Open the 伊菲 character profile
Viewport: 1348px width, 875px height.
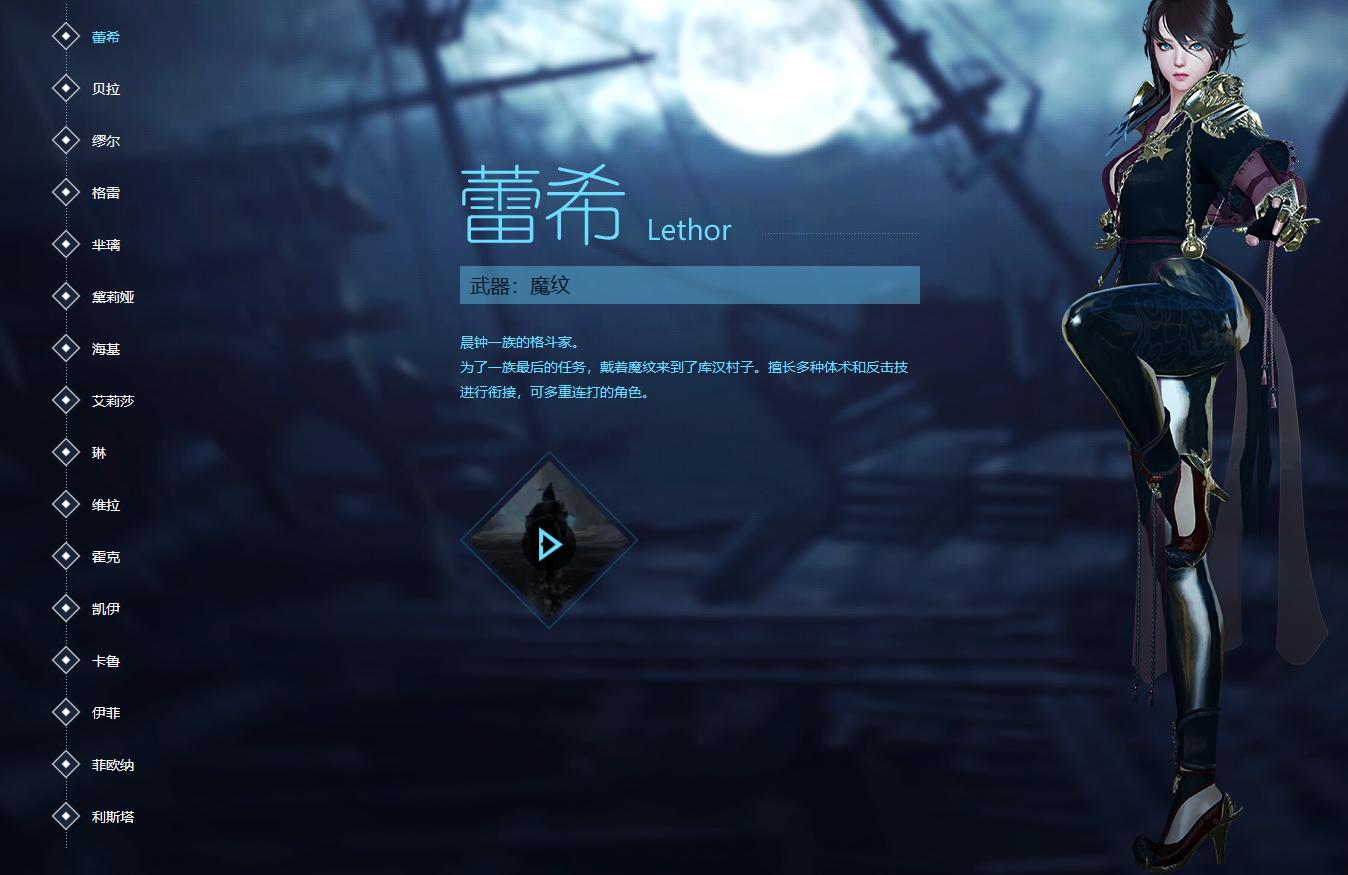(106, 712)
